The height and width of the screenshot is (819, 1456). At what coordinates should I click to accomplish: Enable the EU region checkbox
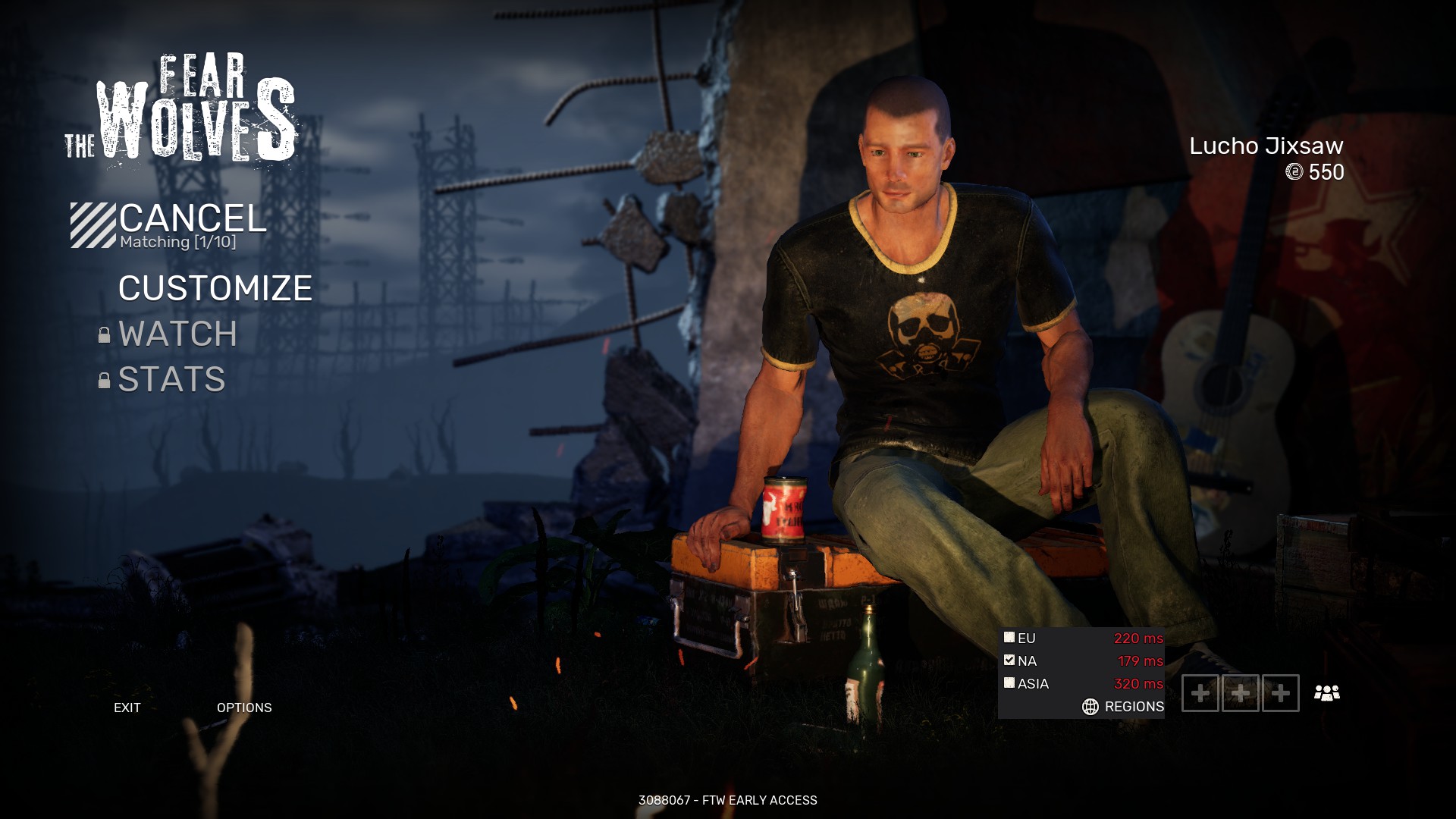click(x=1011, y=639)
